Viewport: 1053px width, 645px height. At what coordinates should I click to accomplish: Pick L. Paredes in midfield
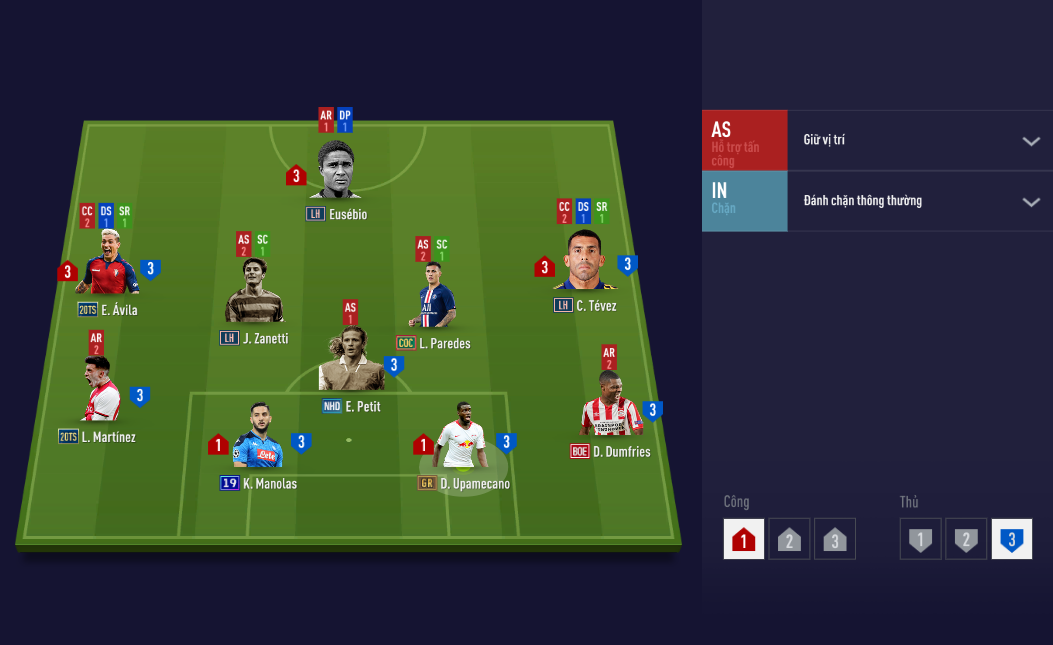point(437,297)
